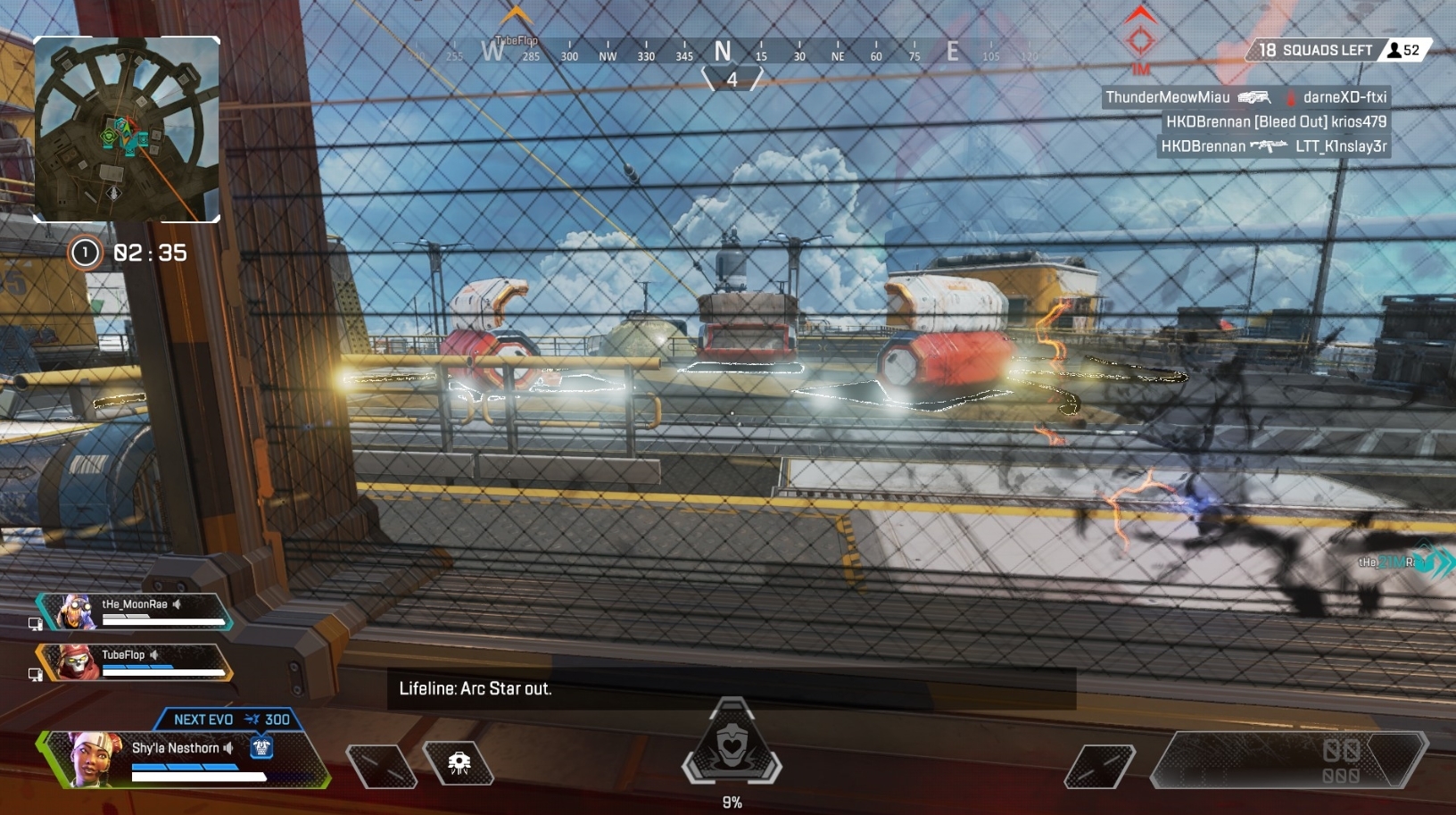
Task: Click the ring timer icon beside 02:35
Action: tap(85, 253)
